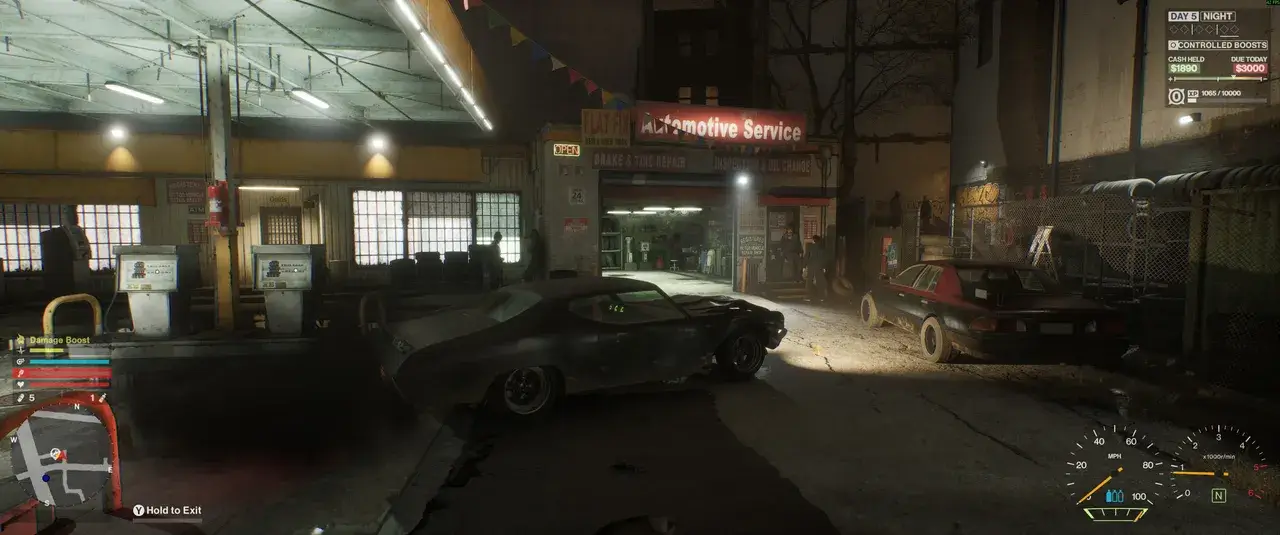
Task: Open the circular minimap
Action: tap(60, 458)
